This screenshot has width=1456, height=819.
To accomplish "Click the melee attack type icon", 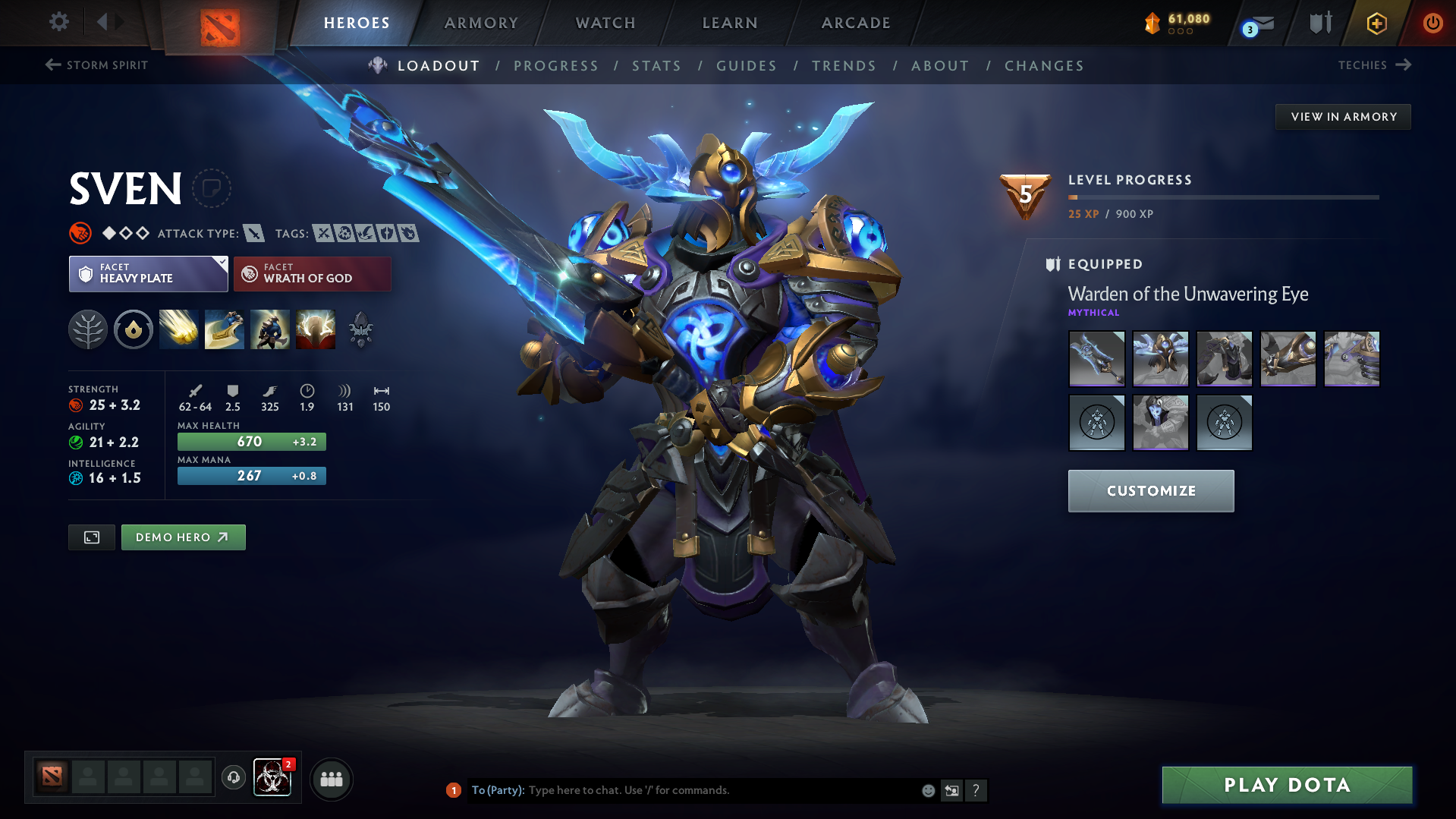I will (x=253, y=233).
